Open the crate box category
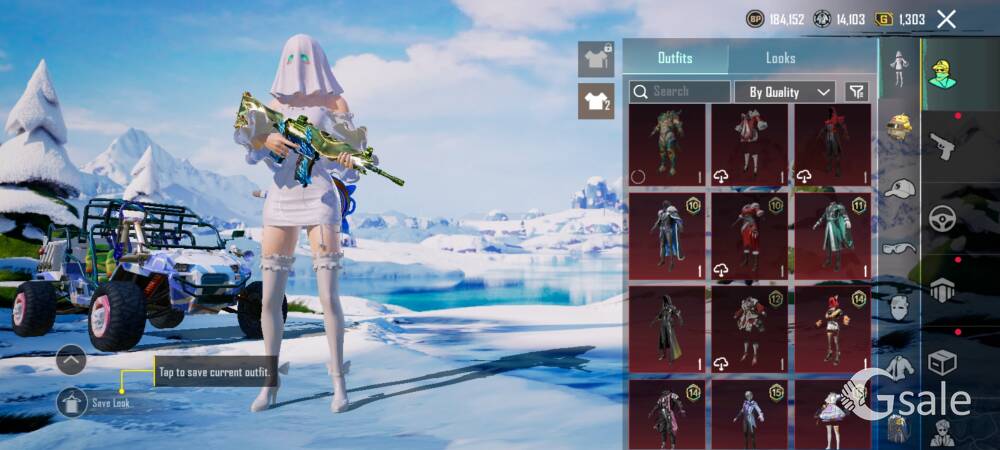 942,362
